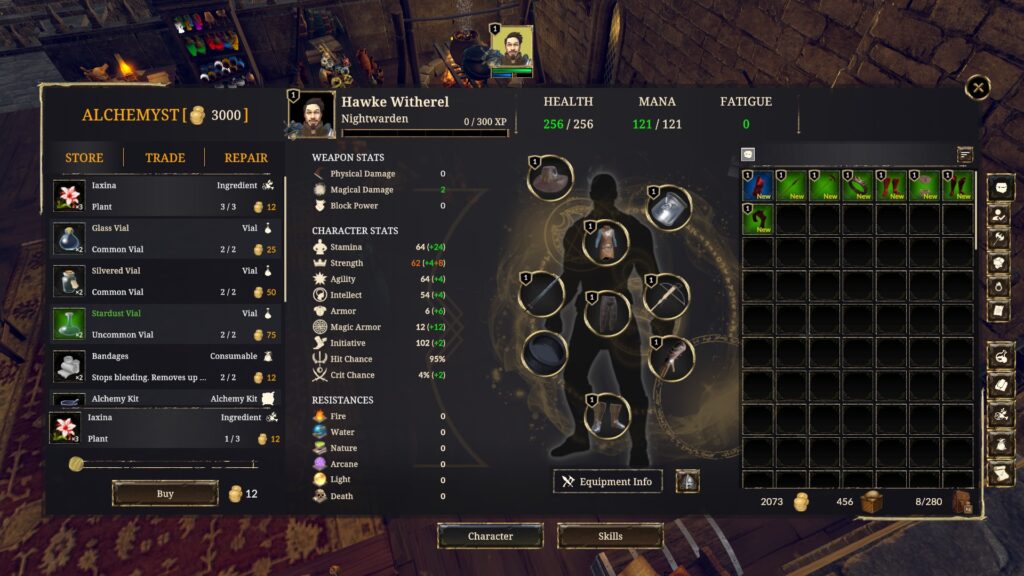
Task: Open the Repair tab
Action: point(246,158)
